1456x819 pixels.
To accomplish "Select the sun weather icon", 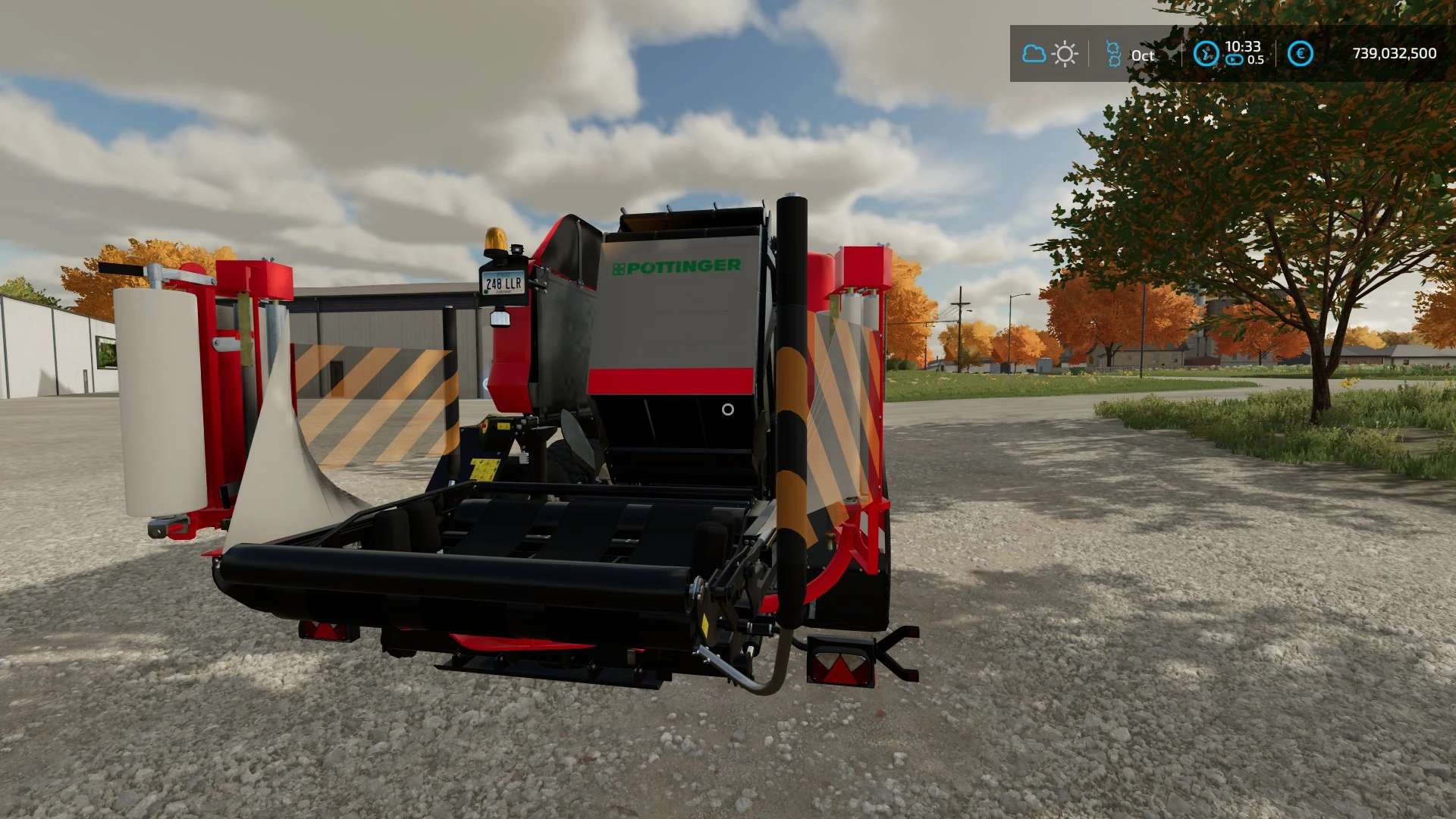I will tap(1065, 54).
